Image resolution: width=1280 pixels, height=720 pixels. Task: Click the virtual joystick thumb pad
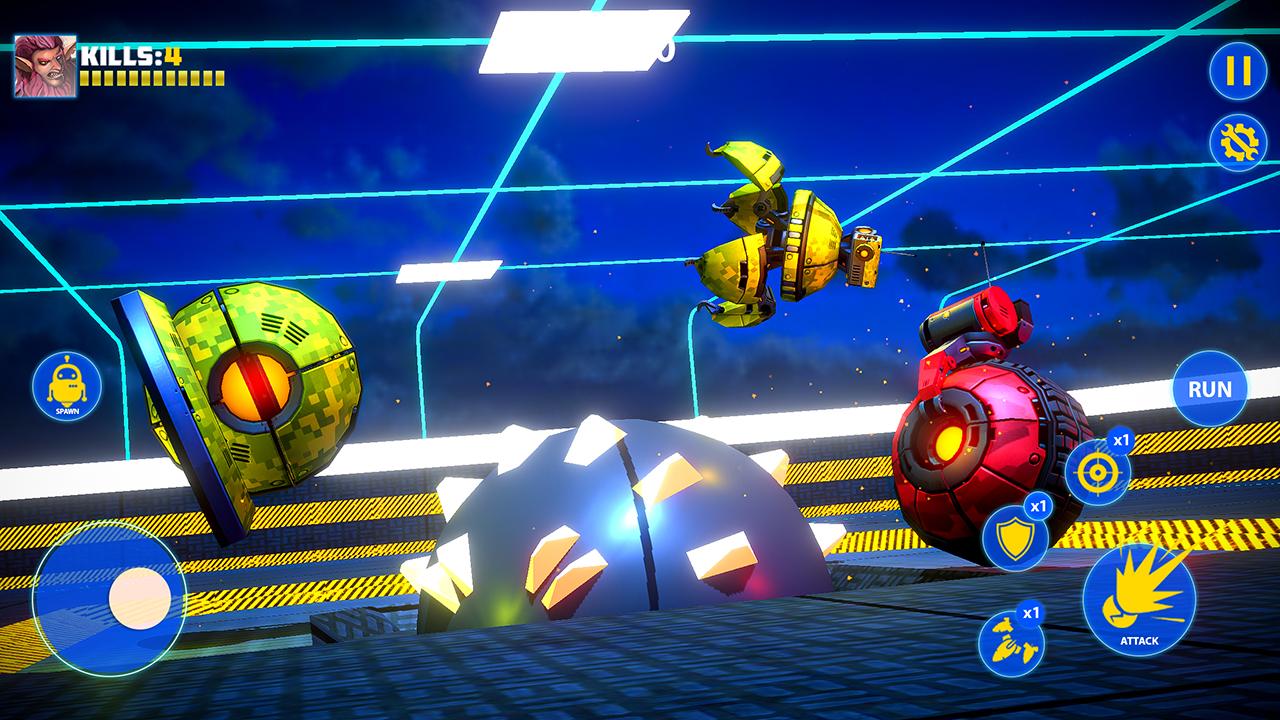point(140,599)
